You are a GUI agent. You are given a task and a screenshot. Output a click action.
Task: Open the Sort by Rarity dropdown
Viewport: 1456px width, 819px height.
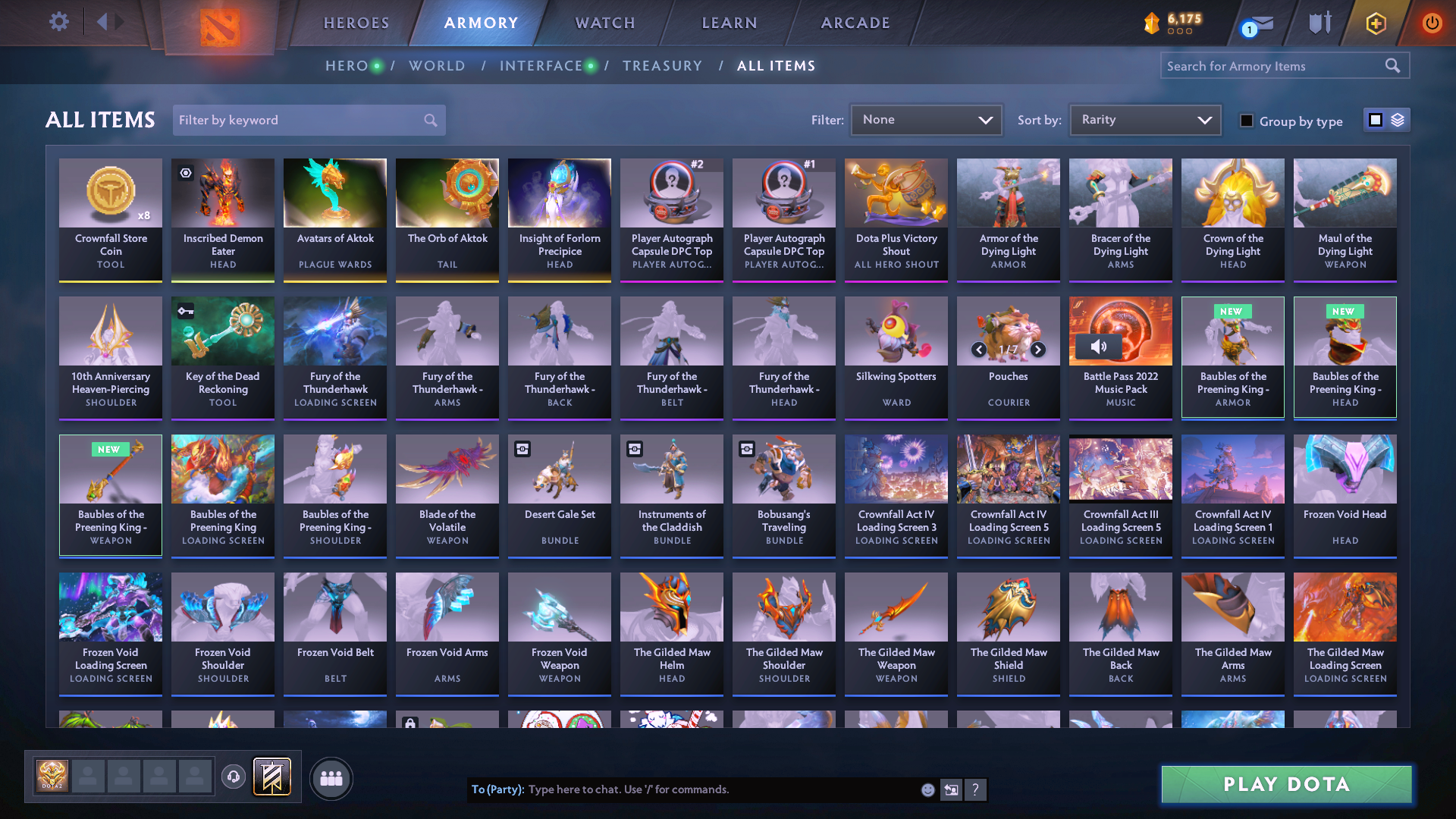click(1144, 119)
